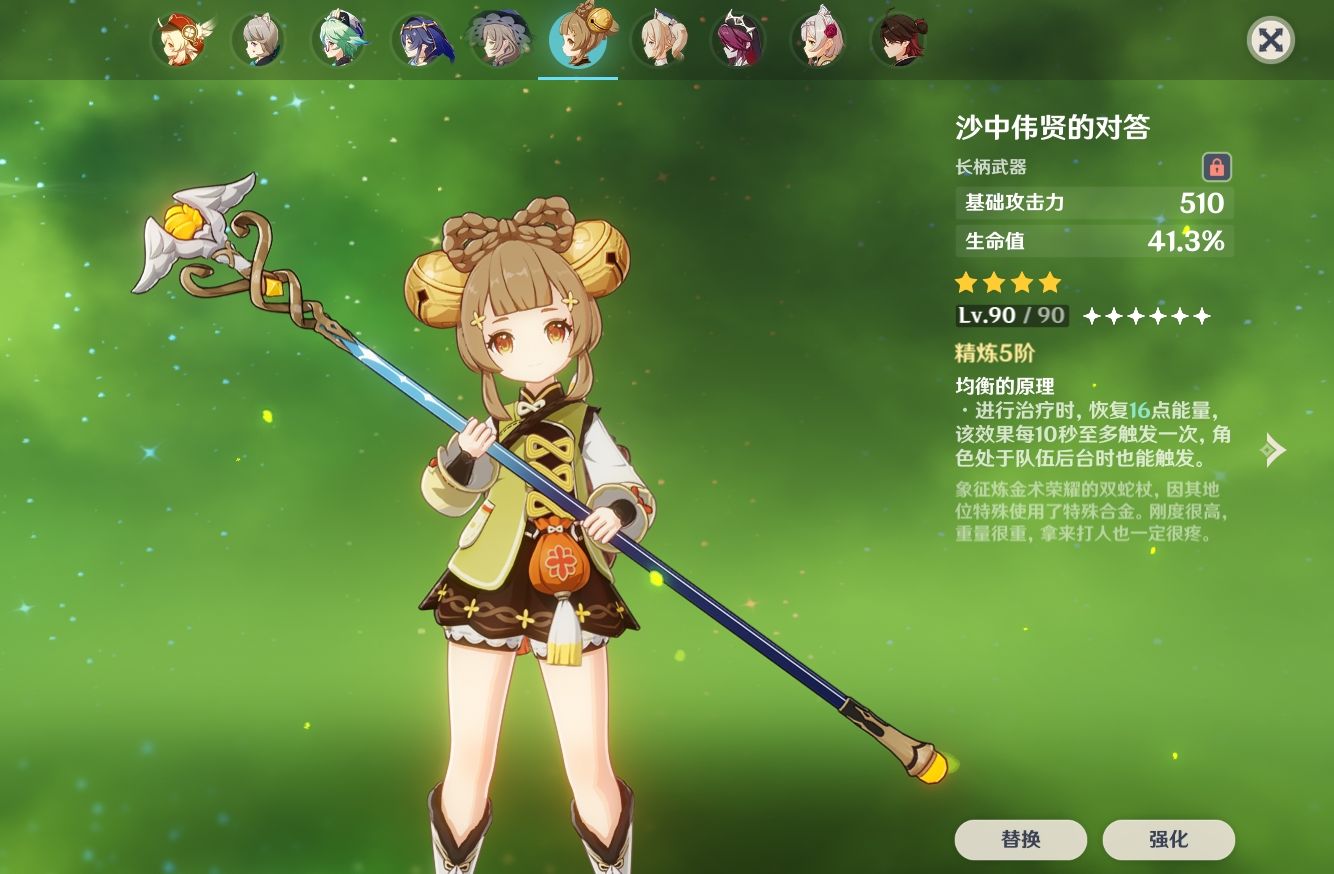
Task: Select Layla's blue-haired avatar
Action: pos(422,40)
